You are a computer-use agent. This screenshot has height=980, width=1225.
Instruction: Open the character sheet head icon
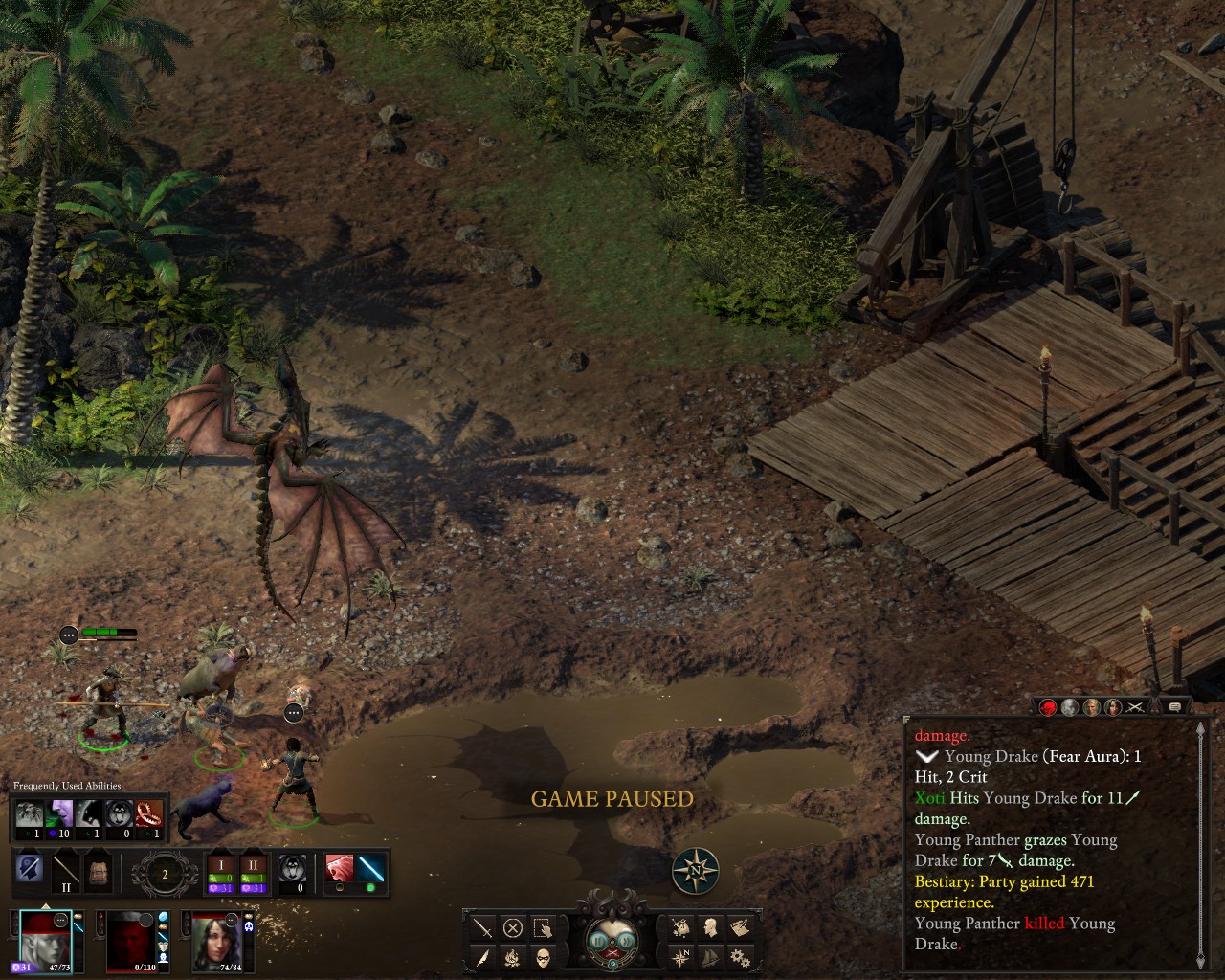click(710, 927)
